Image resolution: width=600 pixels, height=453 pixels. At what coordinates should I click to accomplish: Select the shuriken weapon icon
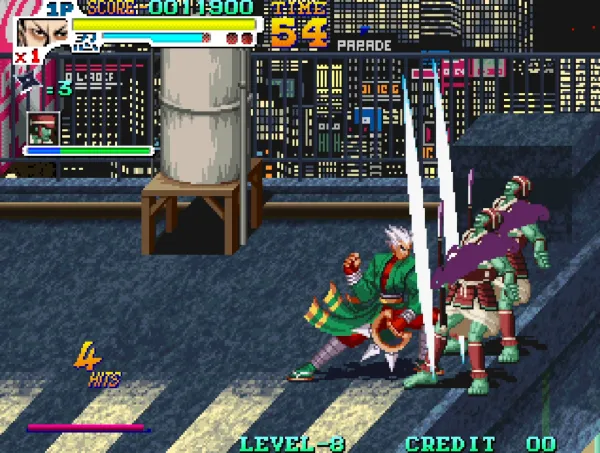(29, 83)
